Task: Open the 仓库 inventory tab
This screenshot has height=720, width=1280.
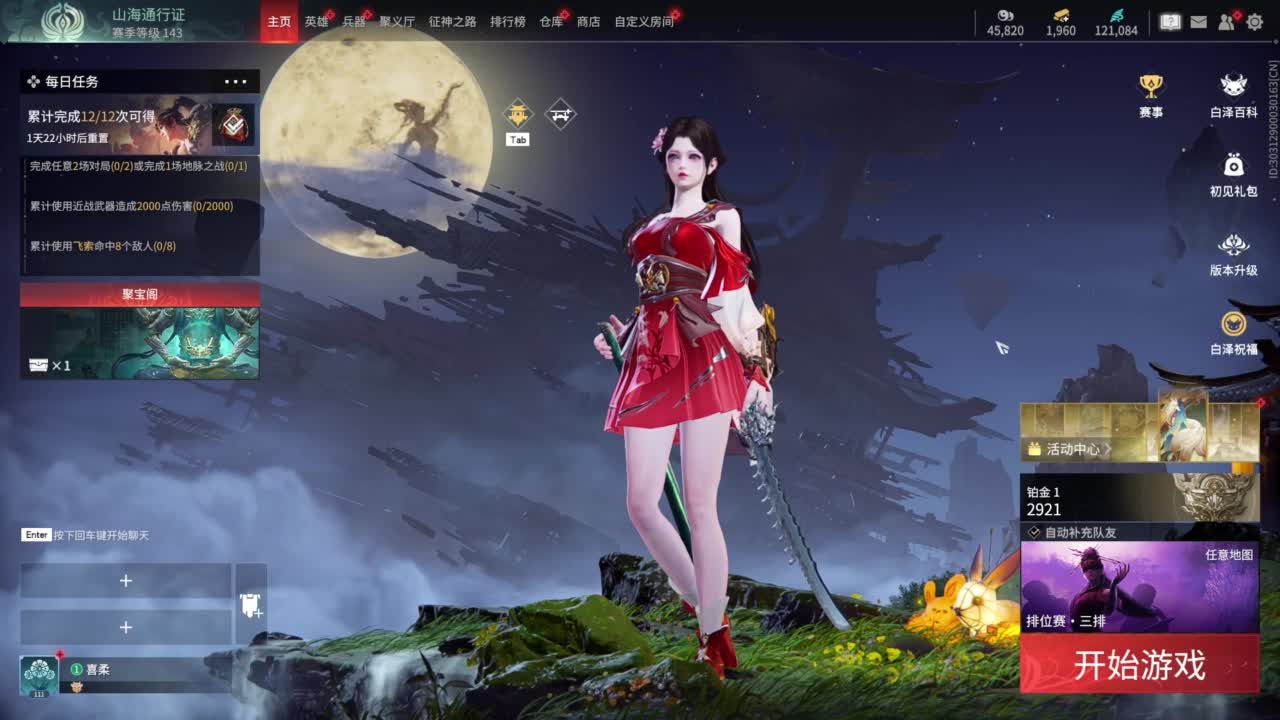Action: coord(551,21)
